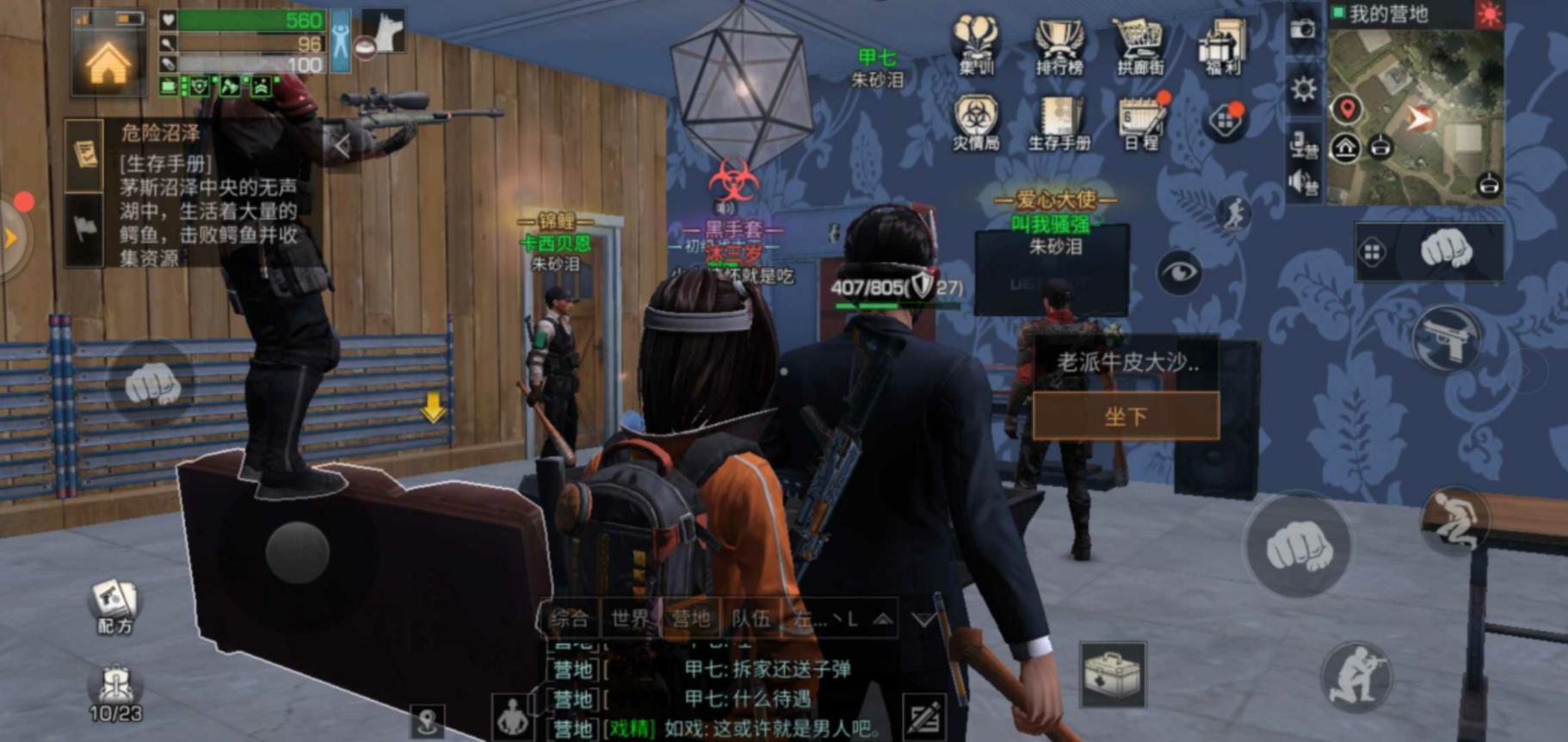Switch to the 队伍 chat tab
Viewport: 1568px width, 742px height.
[750, 618]
